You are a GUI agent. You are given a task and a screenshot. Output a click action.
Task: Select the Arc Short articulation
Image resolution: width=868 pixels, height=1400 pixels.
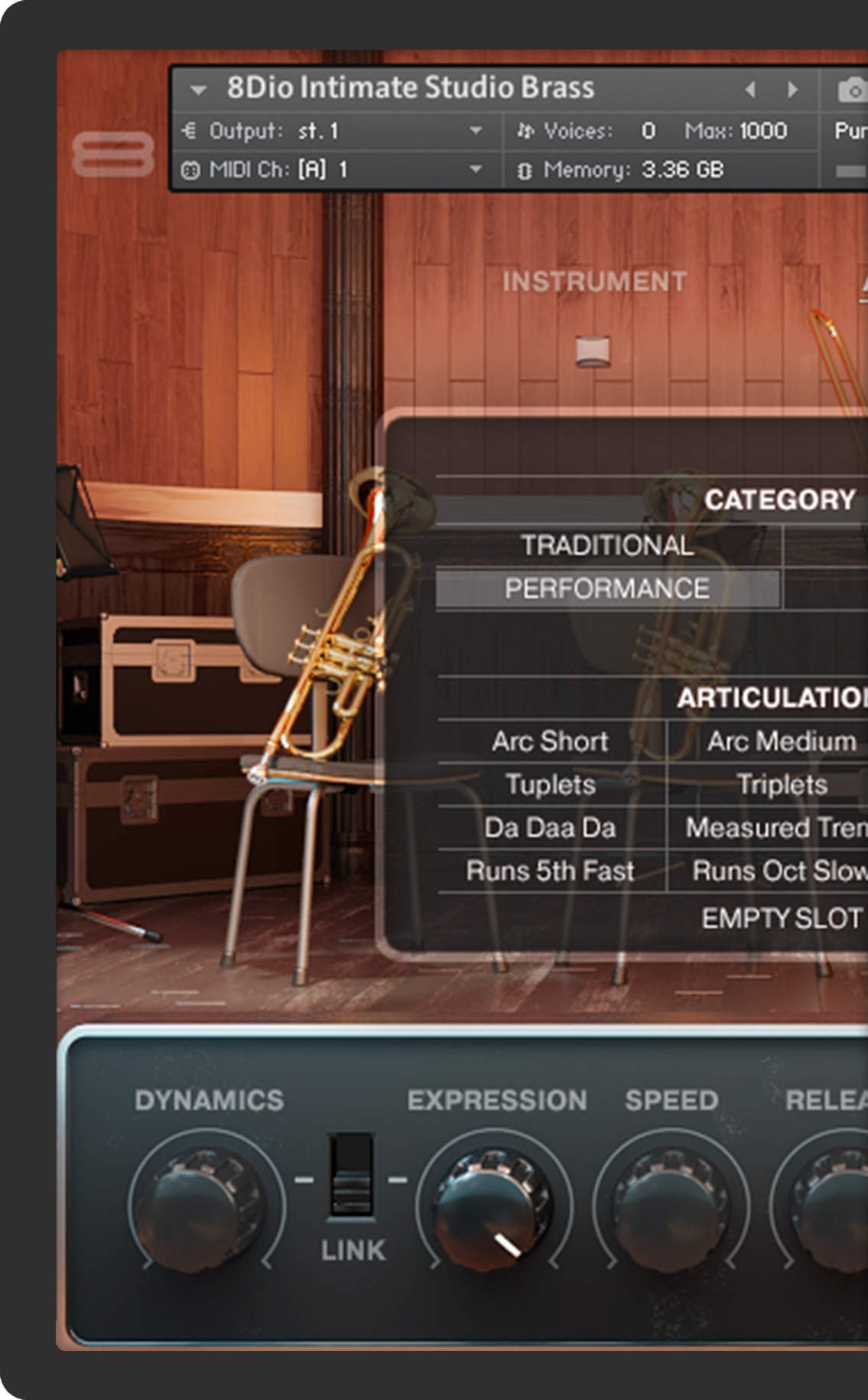[550, 741]
